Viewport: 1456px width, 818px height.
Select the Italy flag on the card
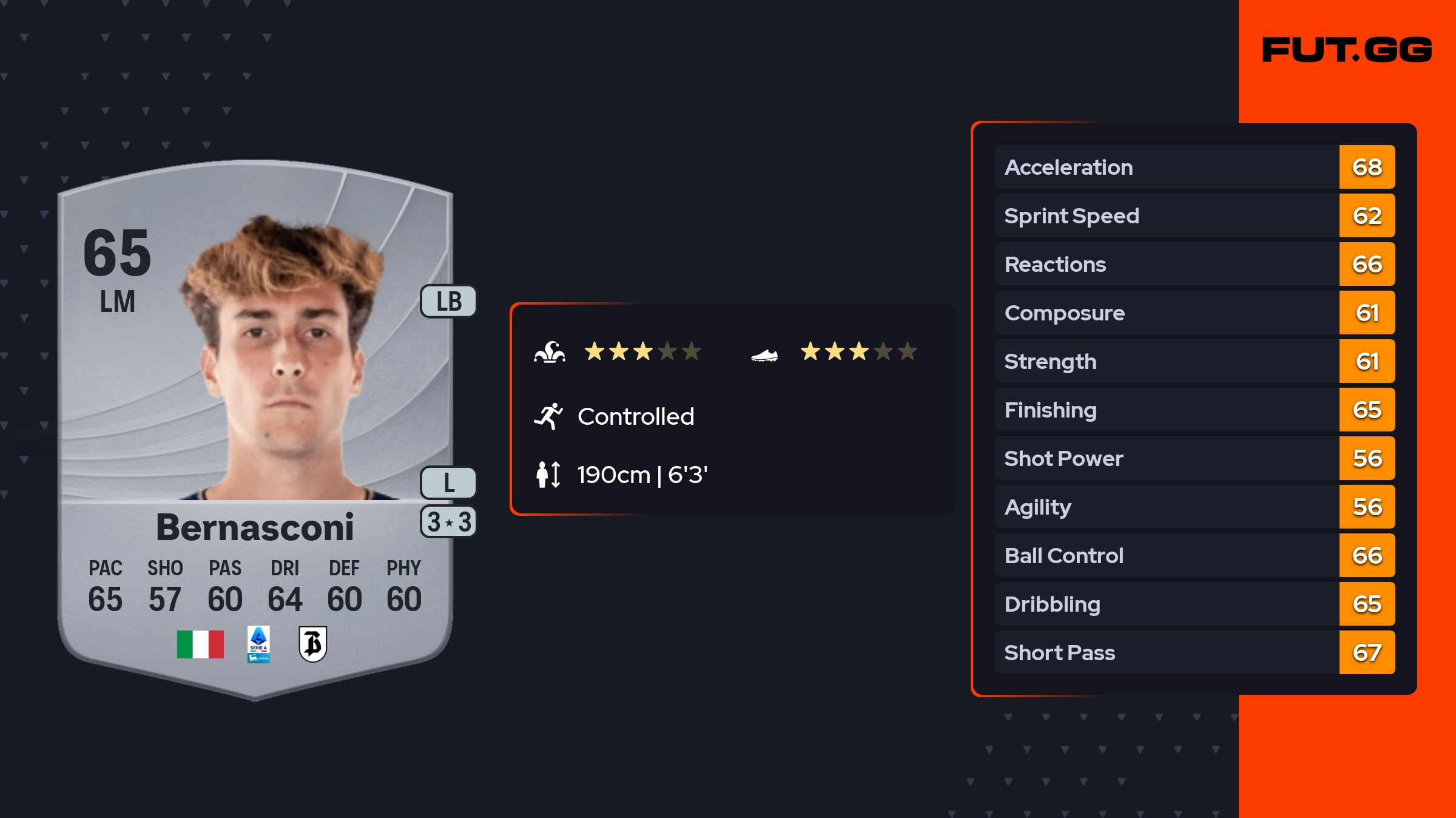coord(200,644)
